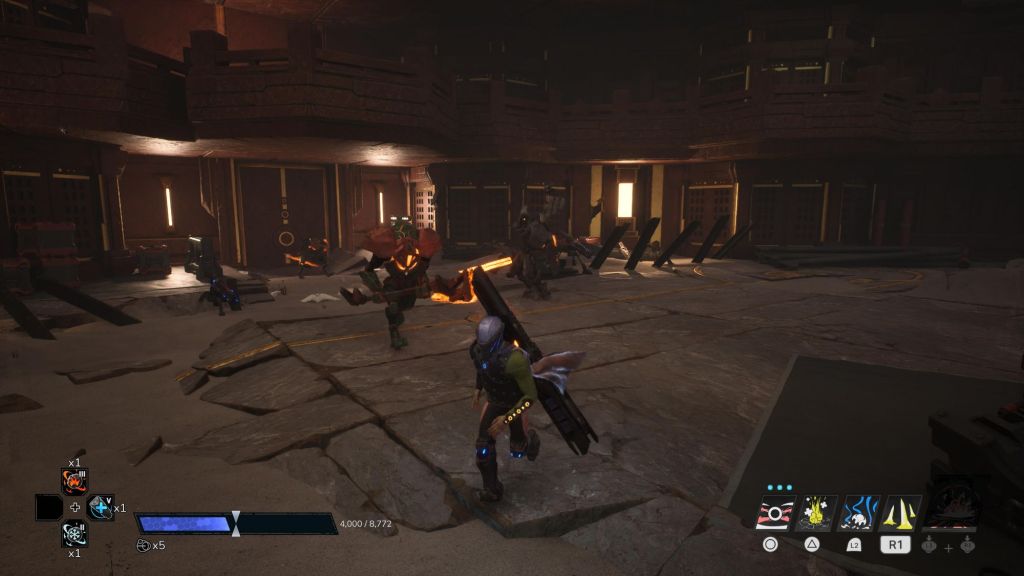Select the fire orb consumable slot
The width and height of the screenshot is (1024, 576).
(75, 482)
